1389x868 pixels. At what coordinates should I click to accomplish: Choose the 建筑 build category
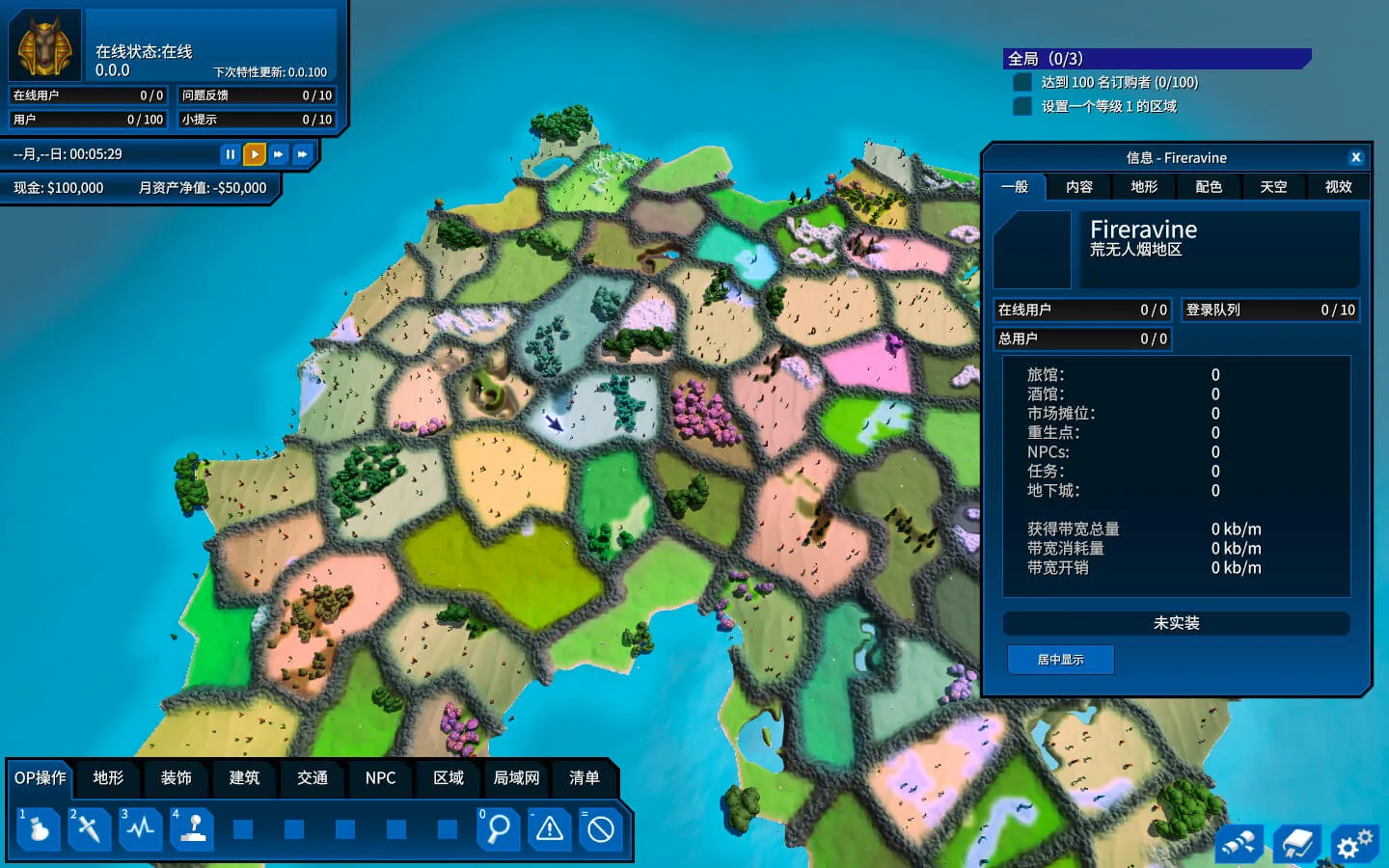tap(244, 778)
